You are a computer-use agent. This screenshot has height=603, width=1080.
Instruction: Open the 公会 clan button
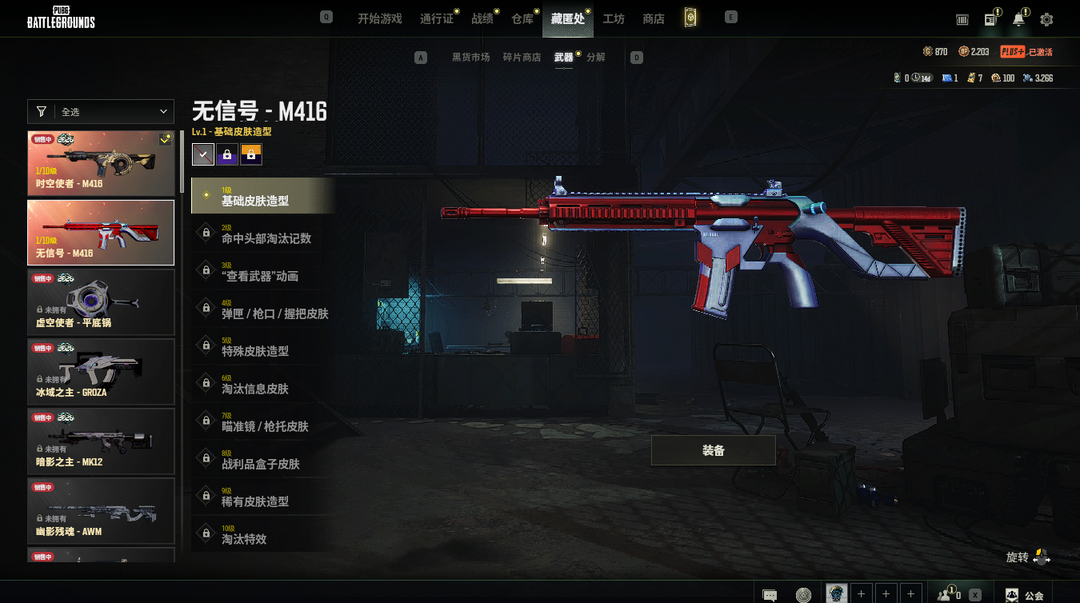click(1026, 595)
